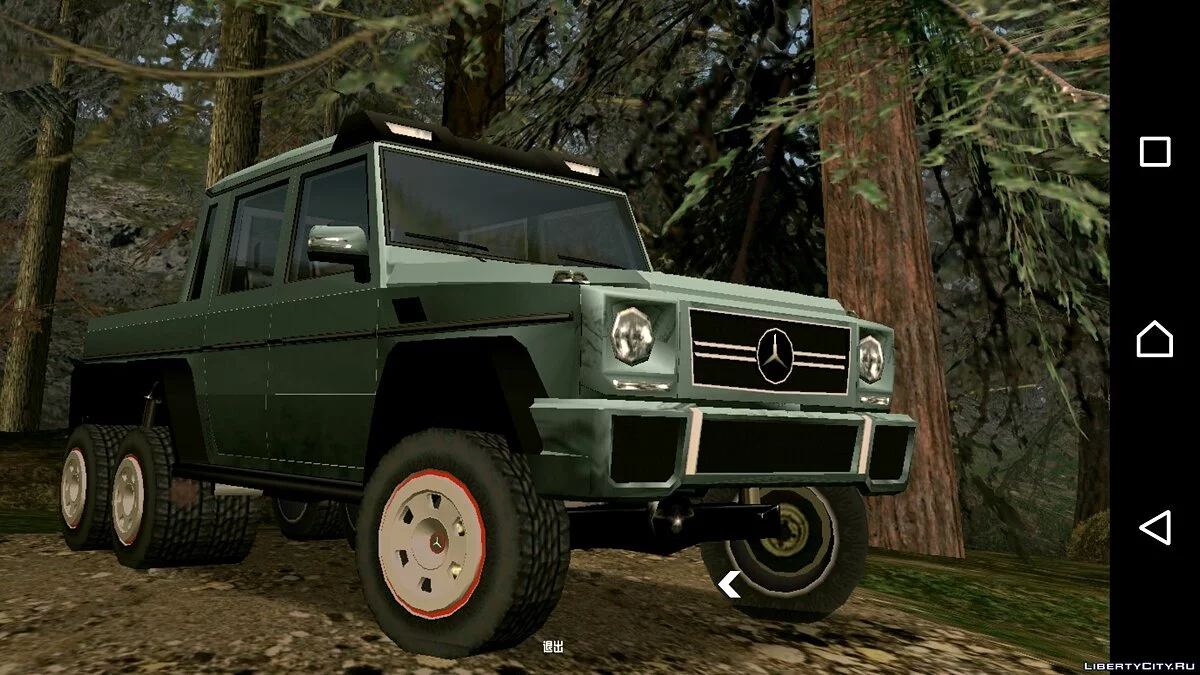Select the 退出 exit label
This screenshot has height=675, width=1200.
553,646
